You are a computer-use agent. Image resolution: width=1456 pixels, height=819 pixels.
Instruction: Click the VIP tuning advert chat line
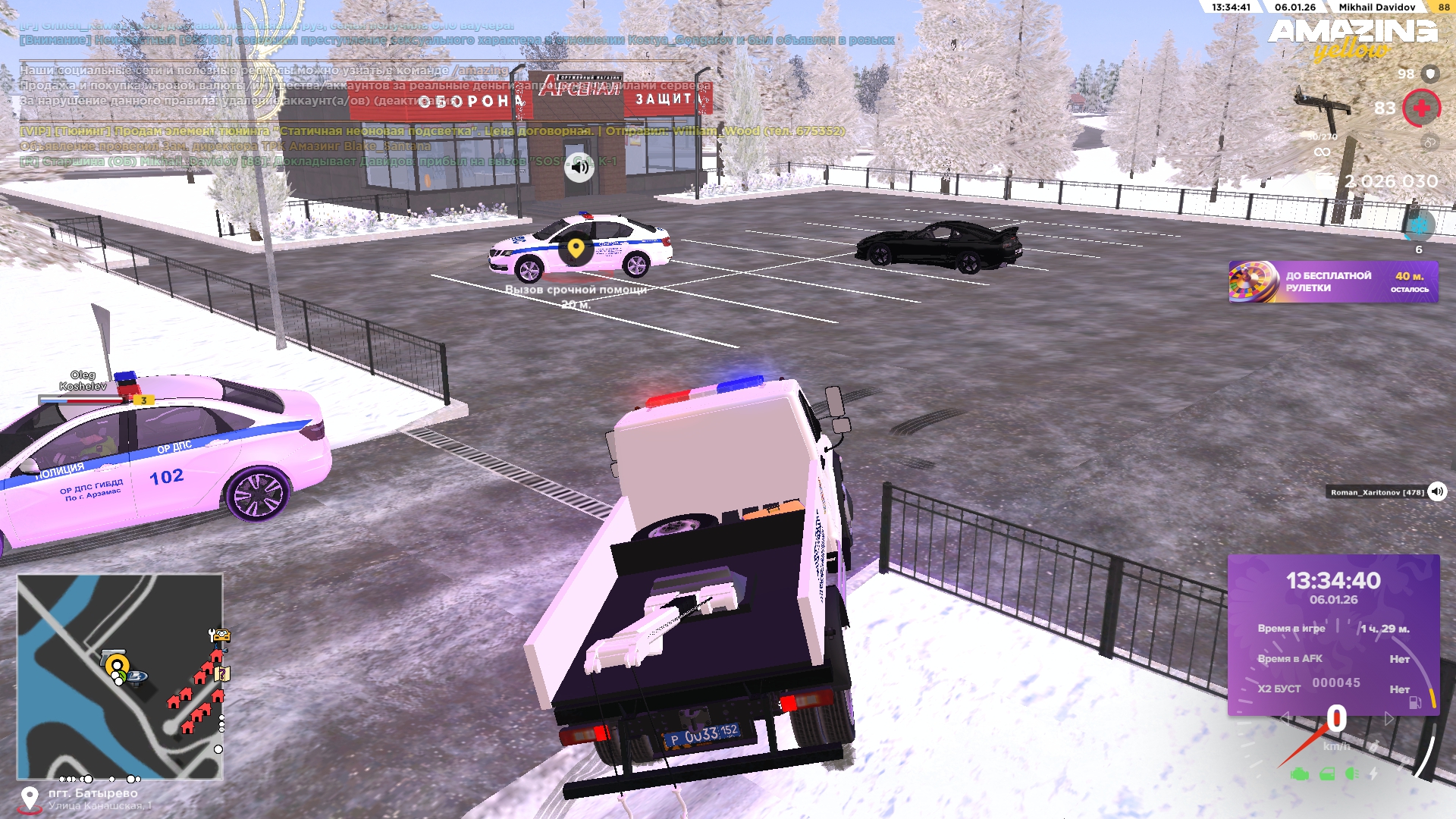tap(432, 131)
